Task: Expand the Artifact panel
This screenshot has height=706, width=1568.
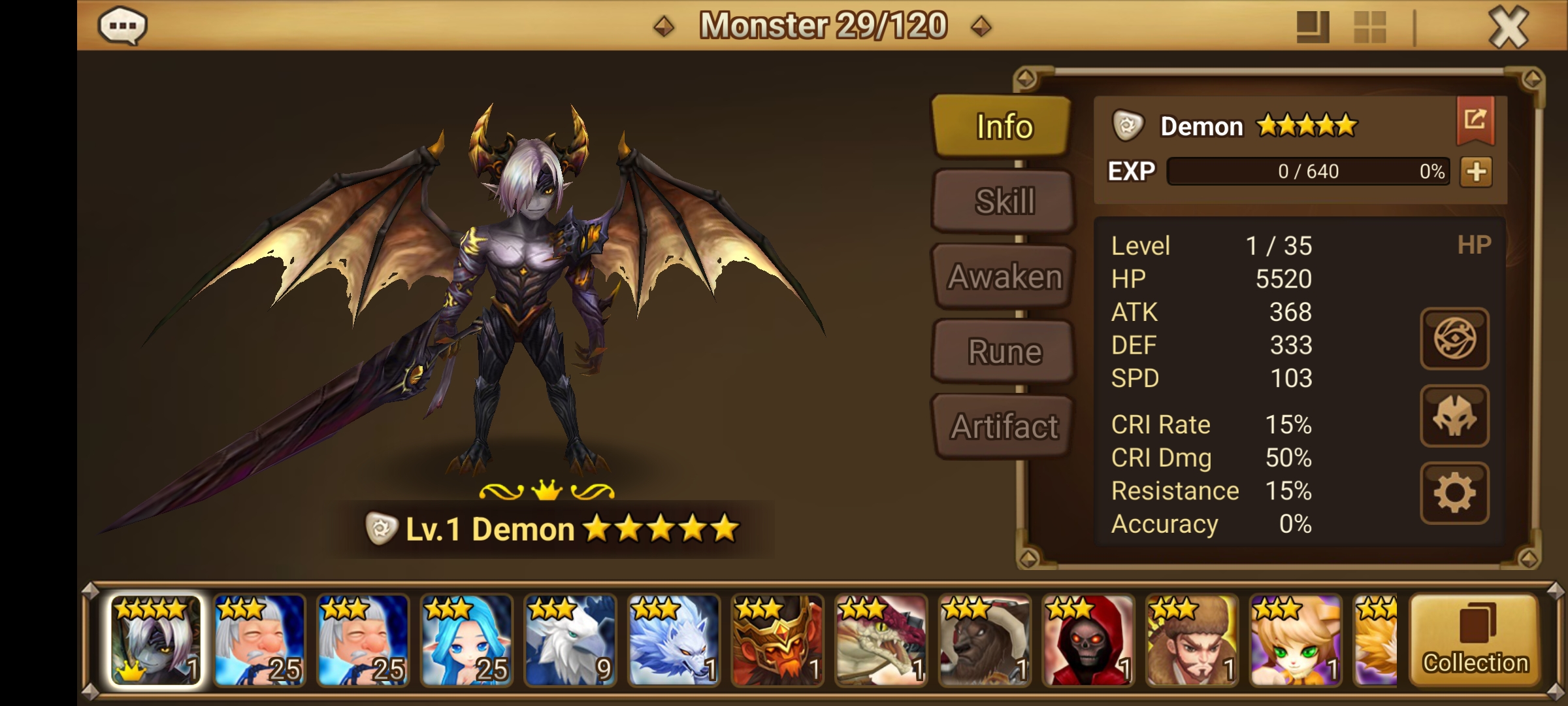Action: point(1002,426)
